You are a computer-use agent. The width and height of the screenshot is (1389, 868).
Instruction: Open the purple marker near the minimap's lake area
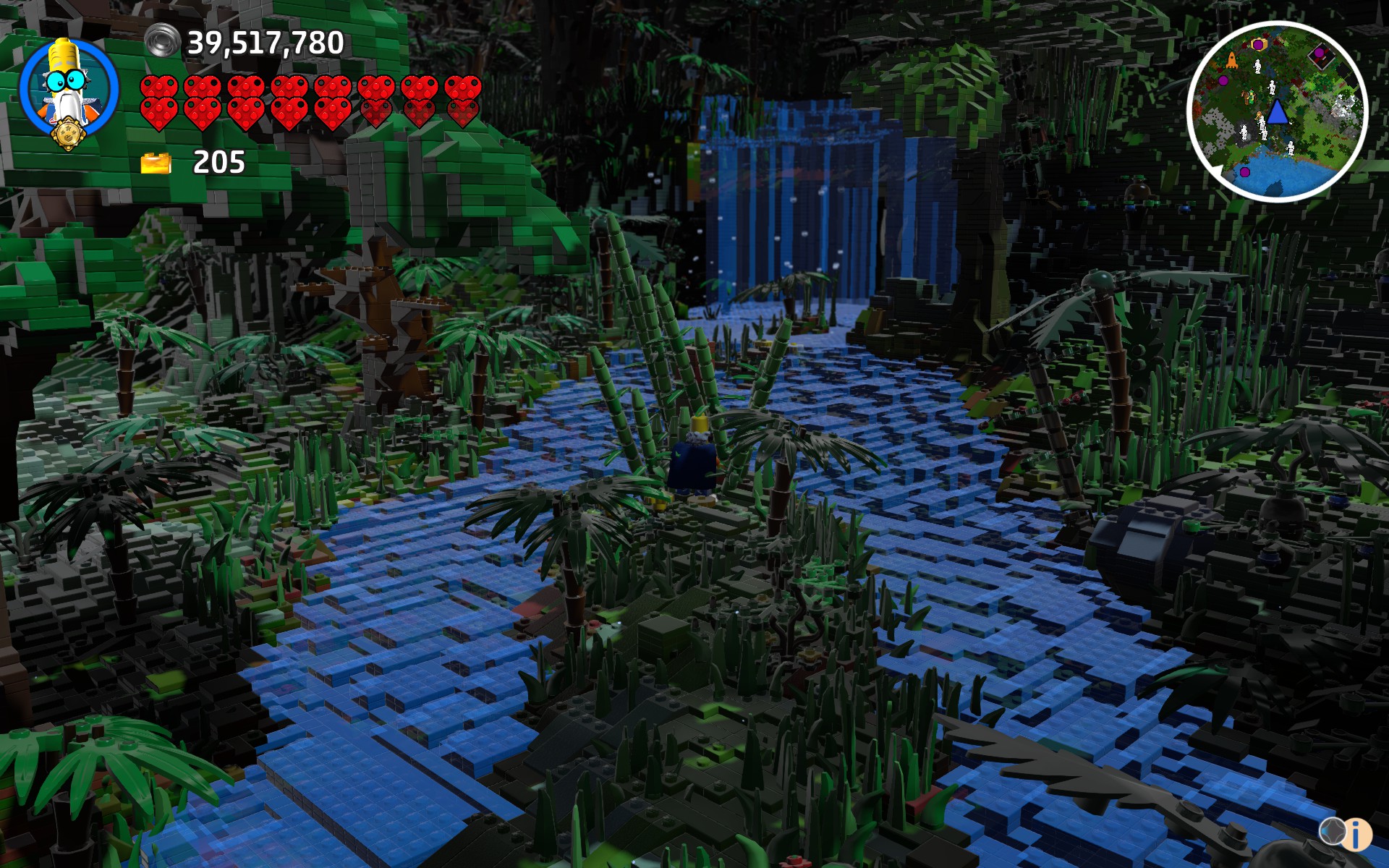point(1245,171)
